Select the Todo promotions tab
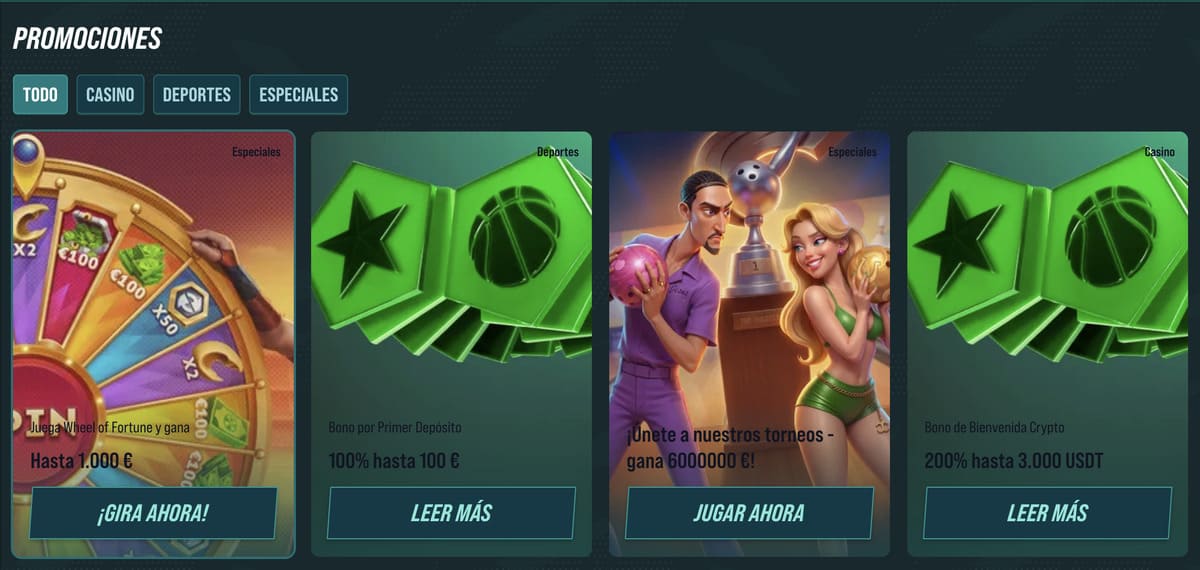1200x570 pixels. (40, 95)
